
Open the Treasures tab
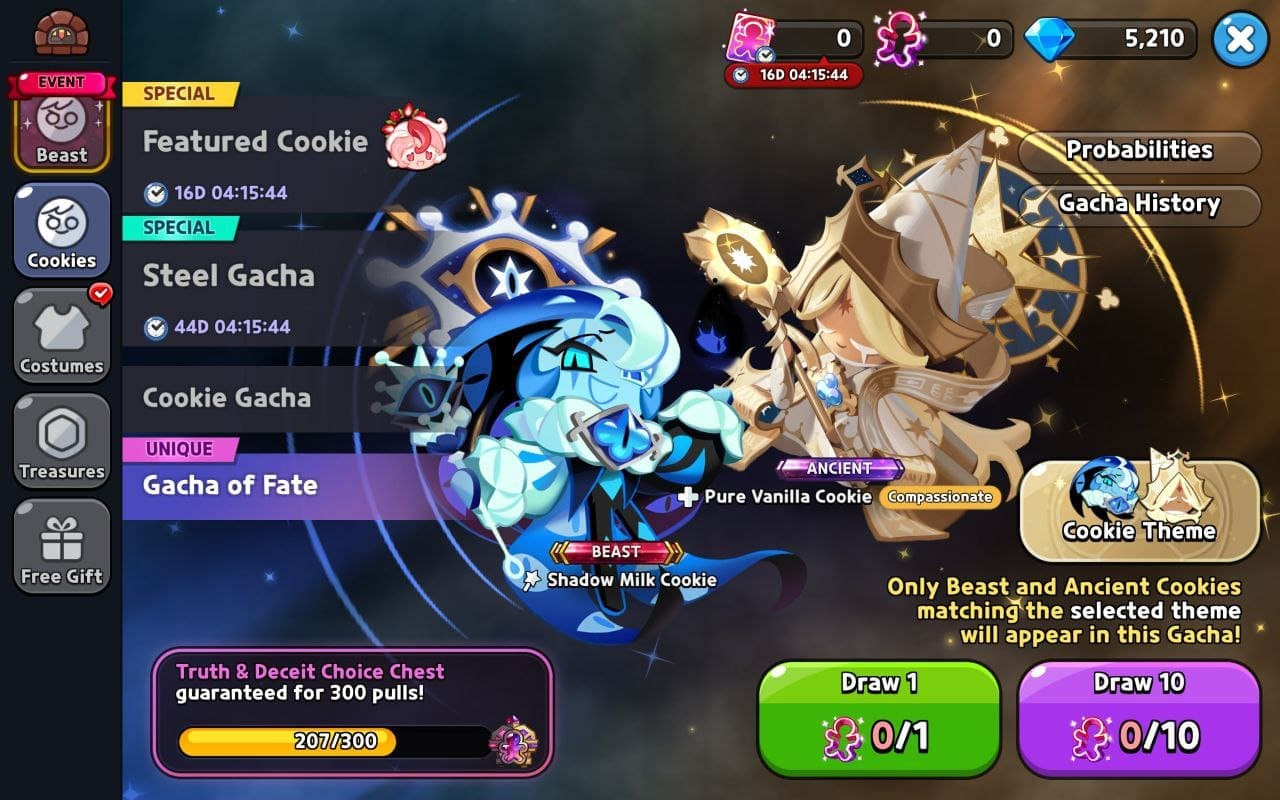[x=61, y=441]
